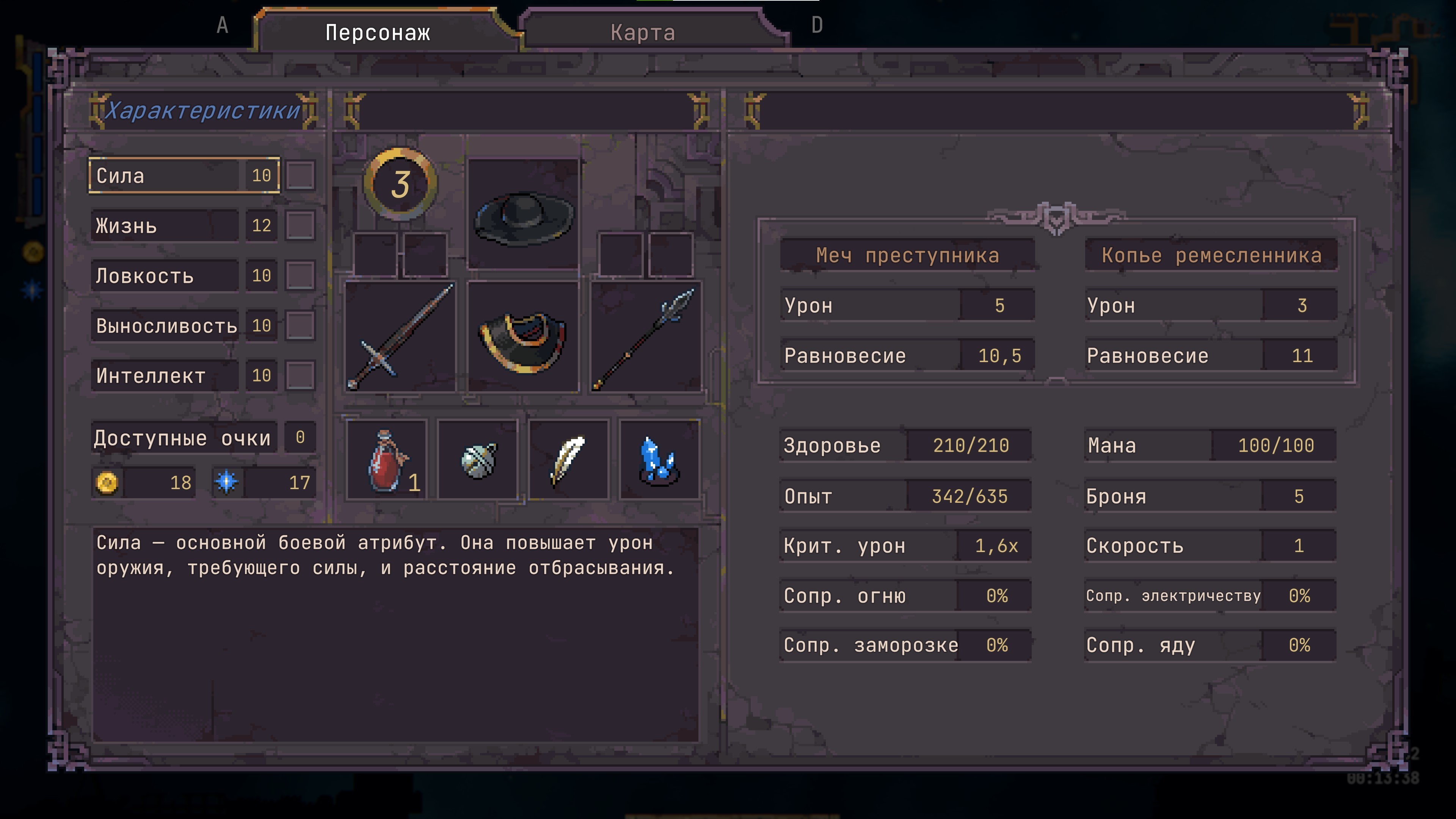This screenshot has width=1456, height=819.
Task: Click the Меч преступника weapon header
Action: tap(907, 256)
